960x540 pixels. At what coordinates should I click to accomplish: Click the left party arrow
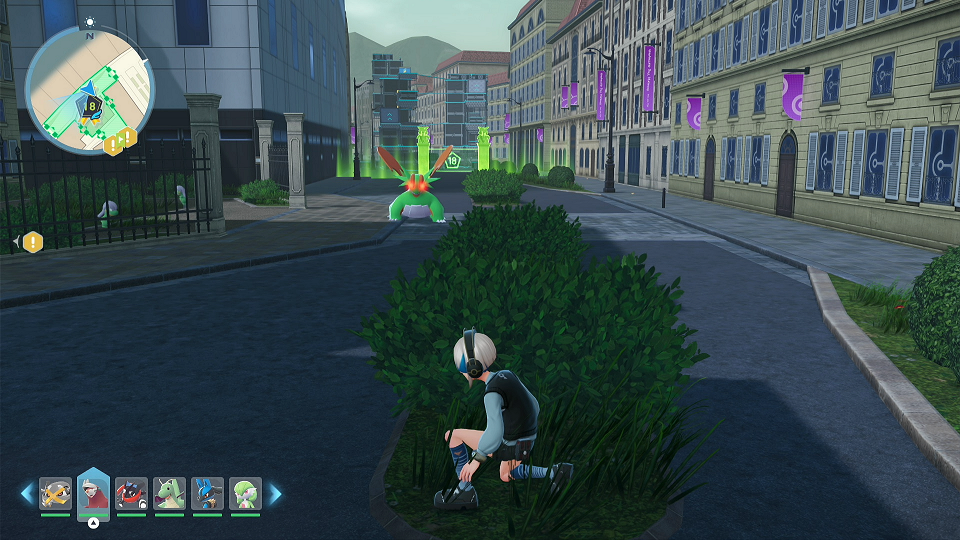point(27,493)
